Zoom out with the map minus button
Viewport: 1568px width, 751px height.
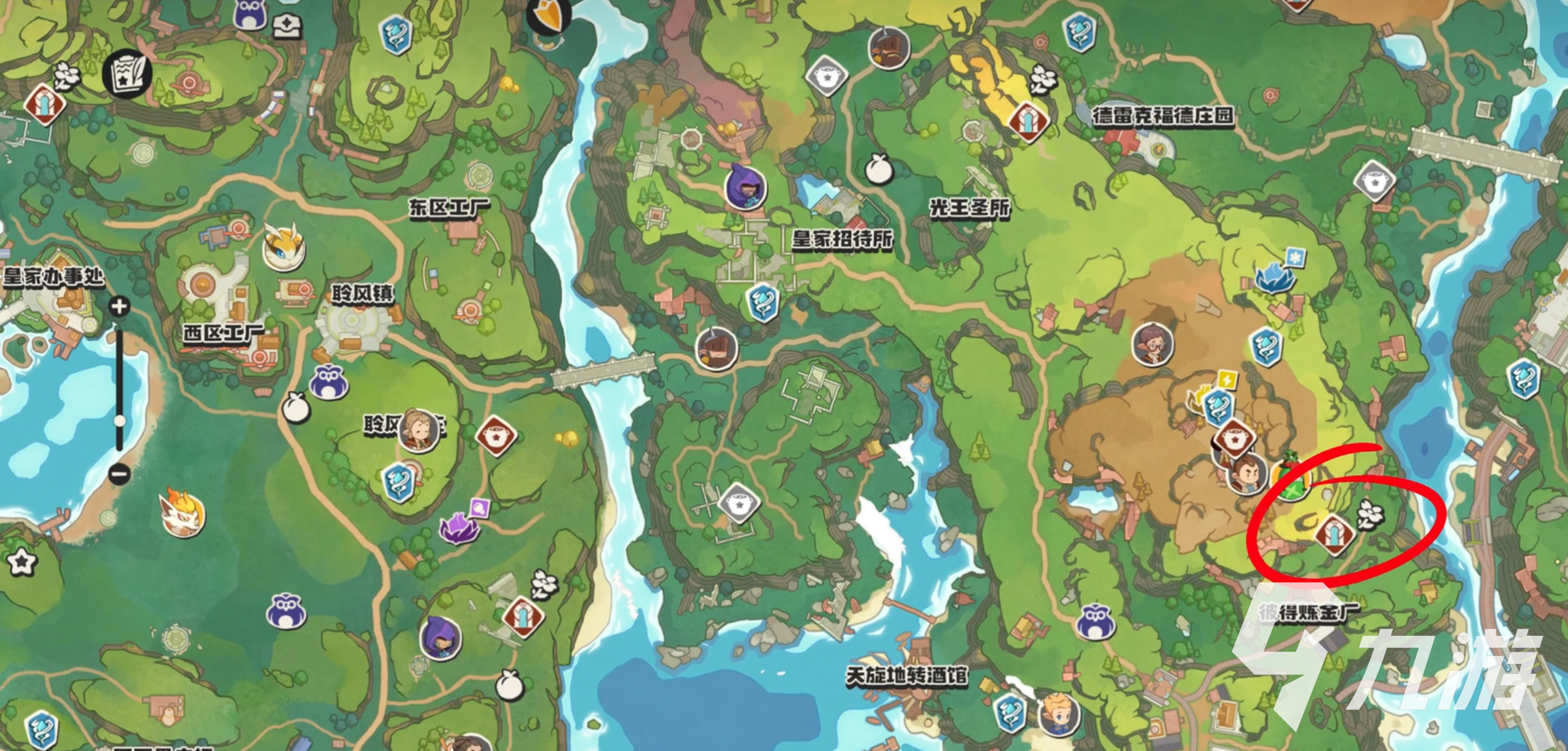pyautogui.click(x=119, y=473)
